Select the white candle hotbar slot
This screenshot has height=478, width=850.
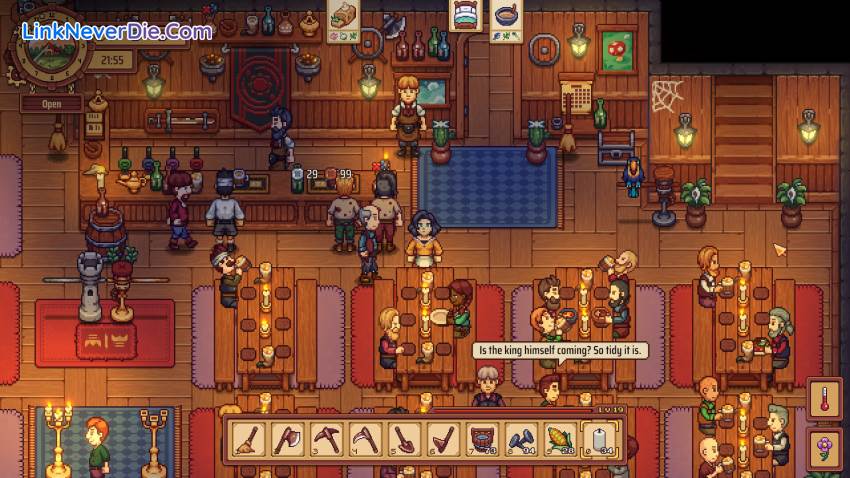[x=601, y=437]
